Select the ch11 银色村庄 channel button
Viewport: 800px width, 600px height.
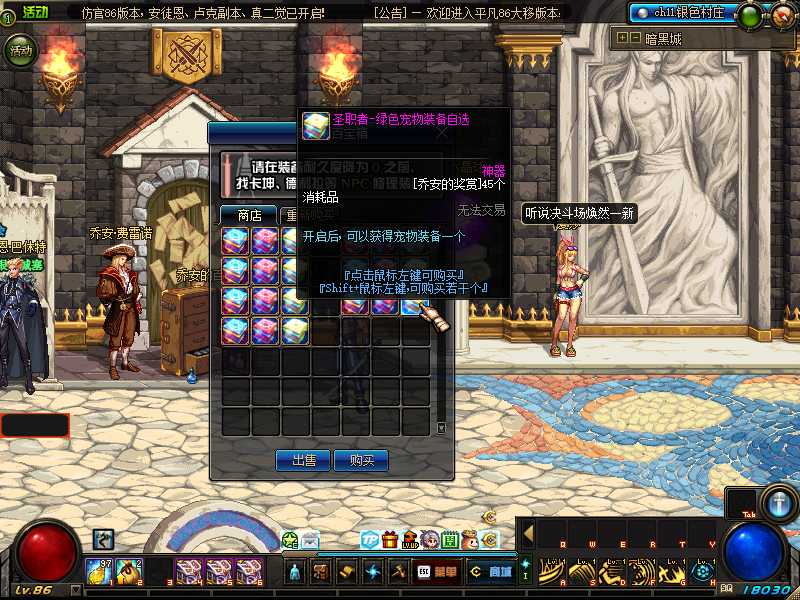point(695,13)
